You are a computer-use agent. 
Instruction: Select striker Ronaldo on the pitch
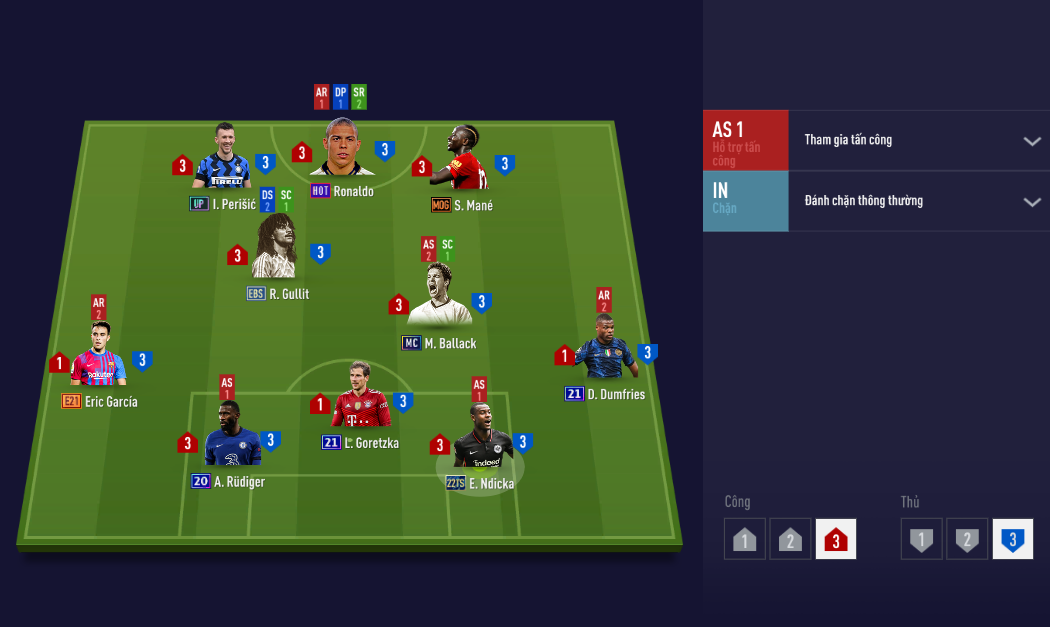coord(343,150)
